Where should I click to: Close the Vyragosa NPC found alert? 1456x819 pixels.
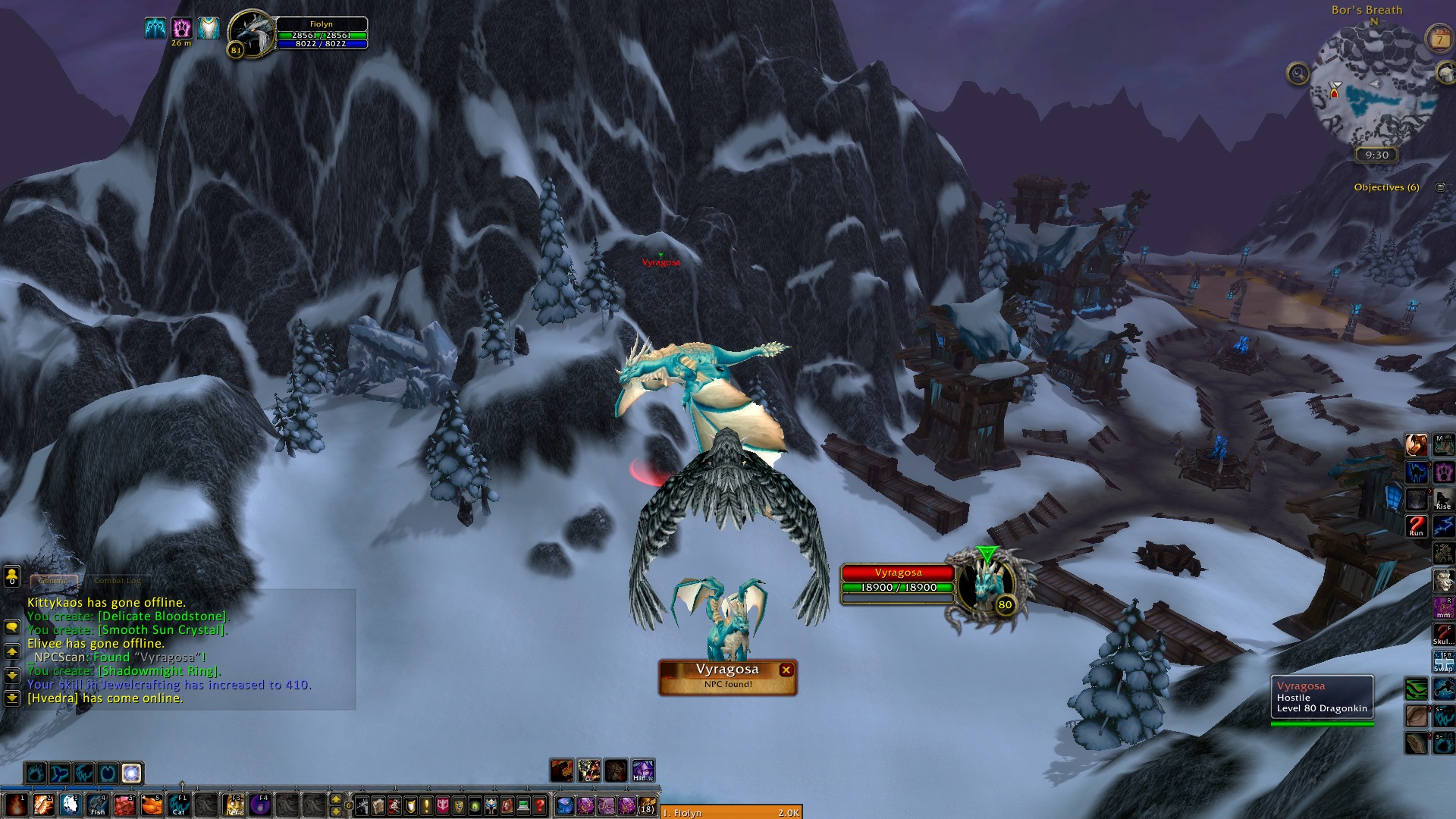(x=786, y=670)
